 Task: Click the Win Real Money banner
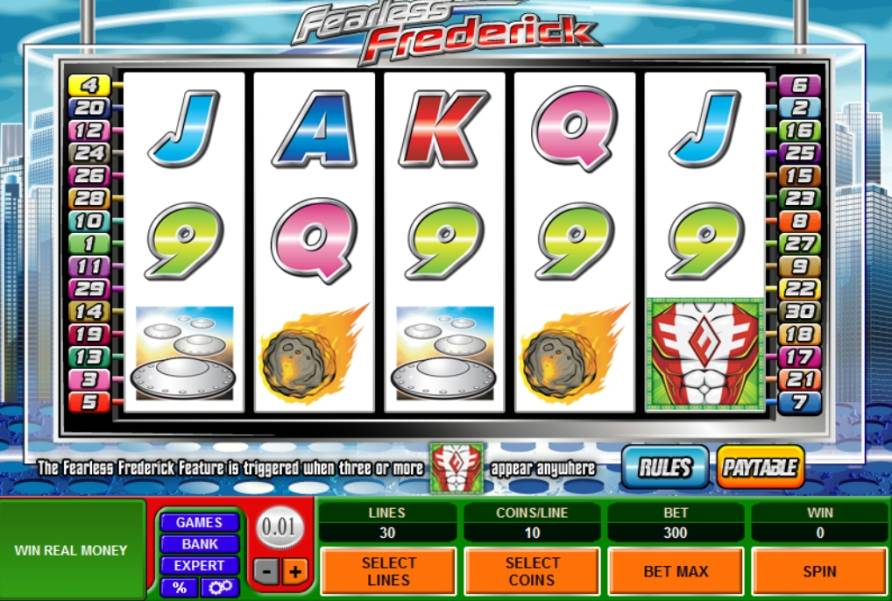pos(71,550)
